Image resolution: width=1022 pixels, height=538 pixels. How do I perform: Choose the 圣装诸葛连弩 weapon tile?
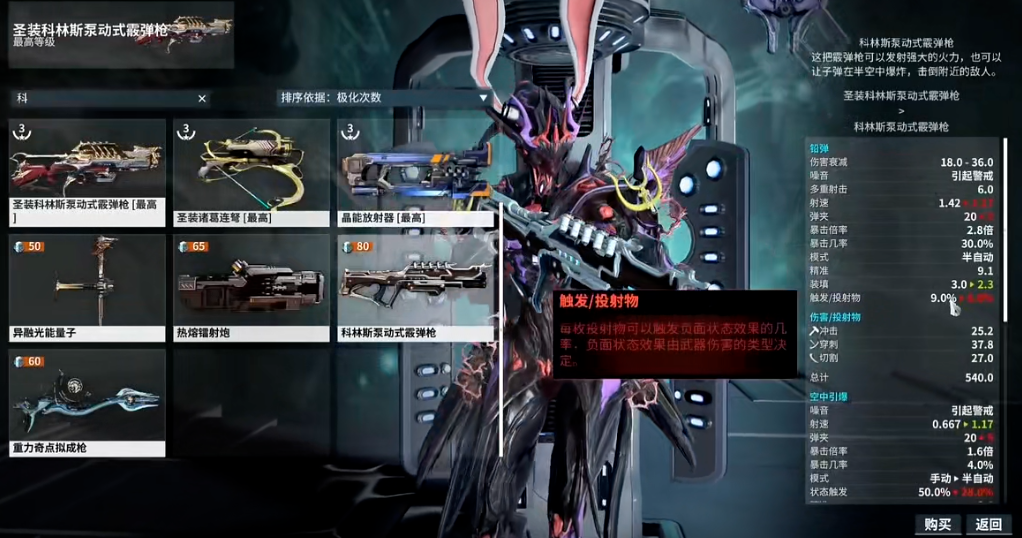(x=251, y=171)
